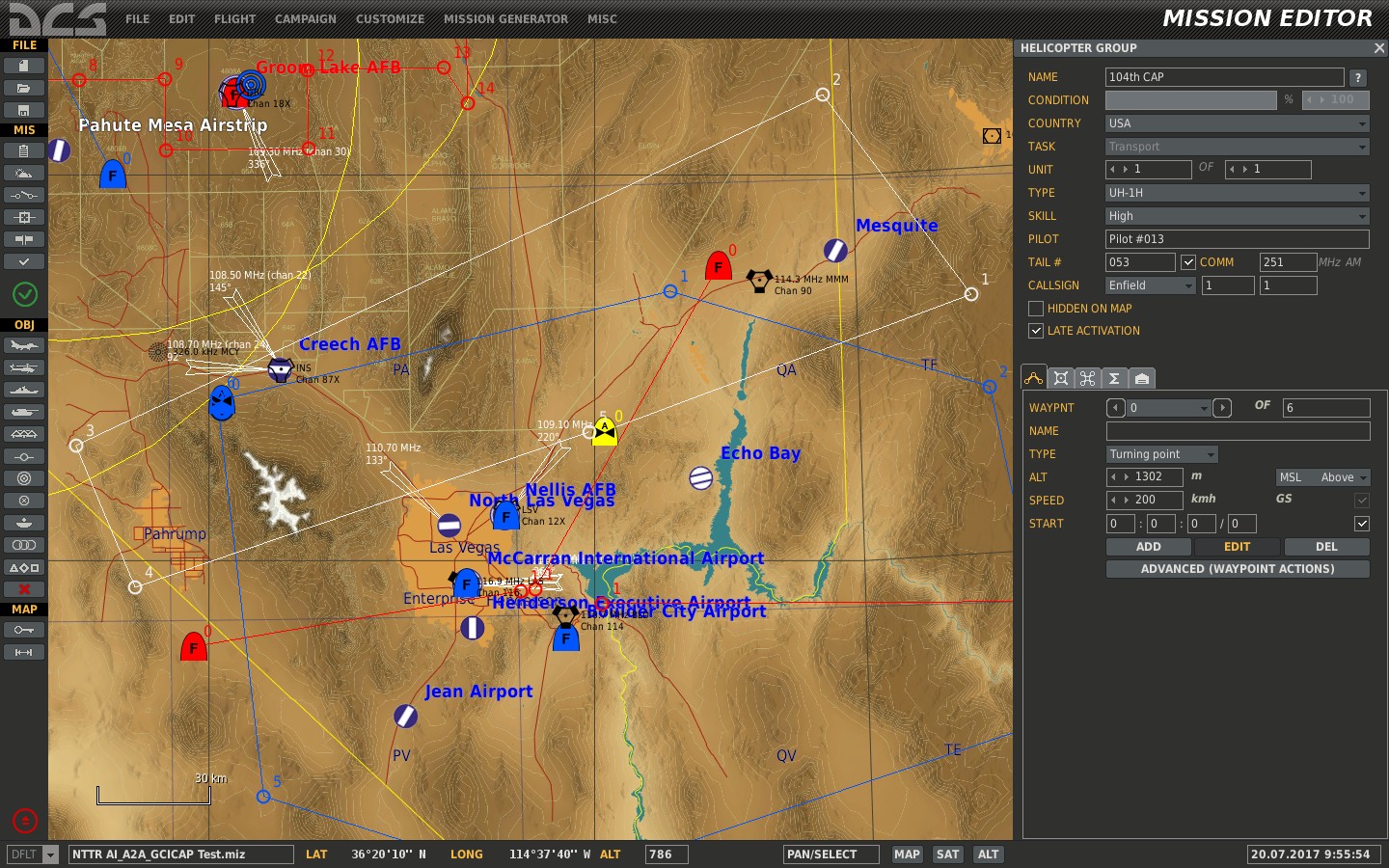1389x868 pixels.
Task: Create a new mission with the New file icon
Action: pos(23,65)
